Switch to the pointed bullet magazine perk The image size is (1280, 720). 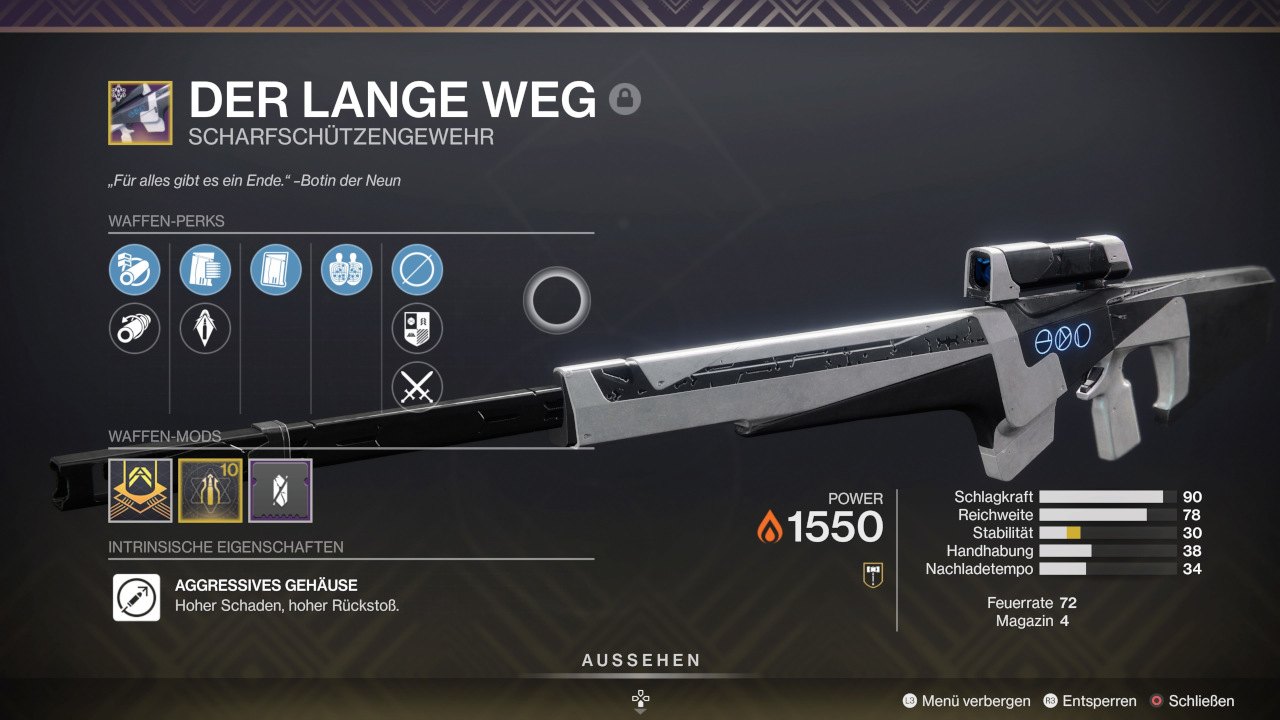point(205,329)
